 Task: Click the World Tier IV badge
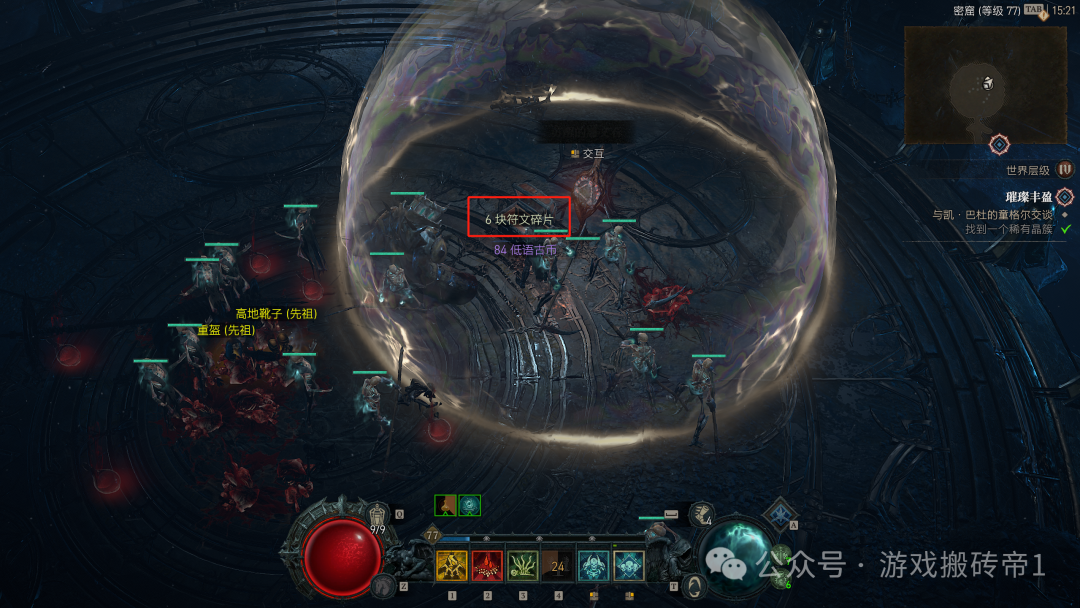pyautogui.click(x=1066, y=170)
